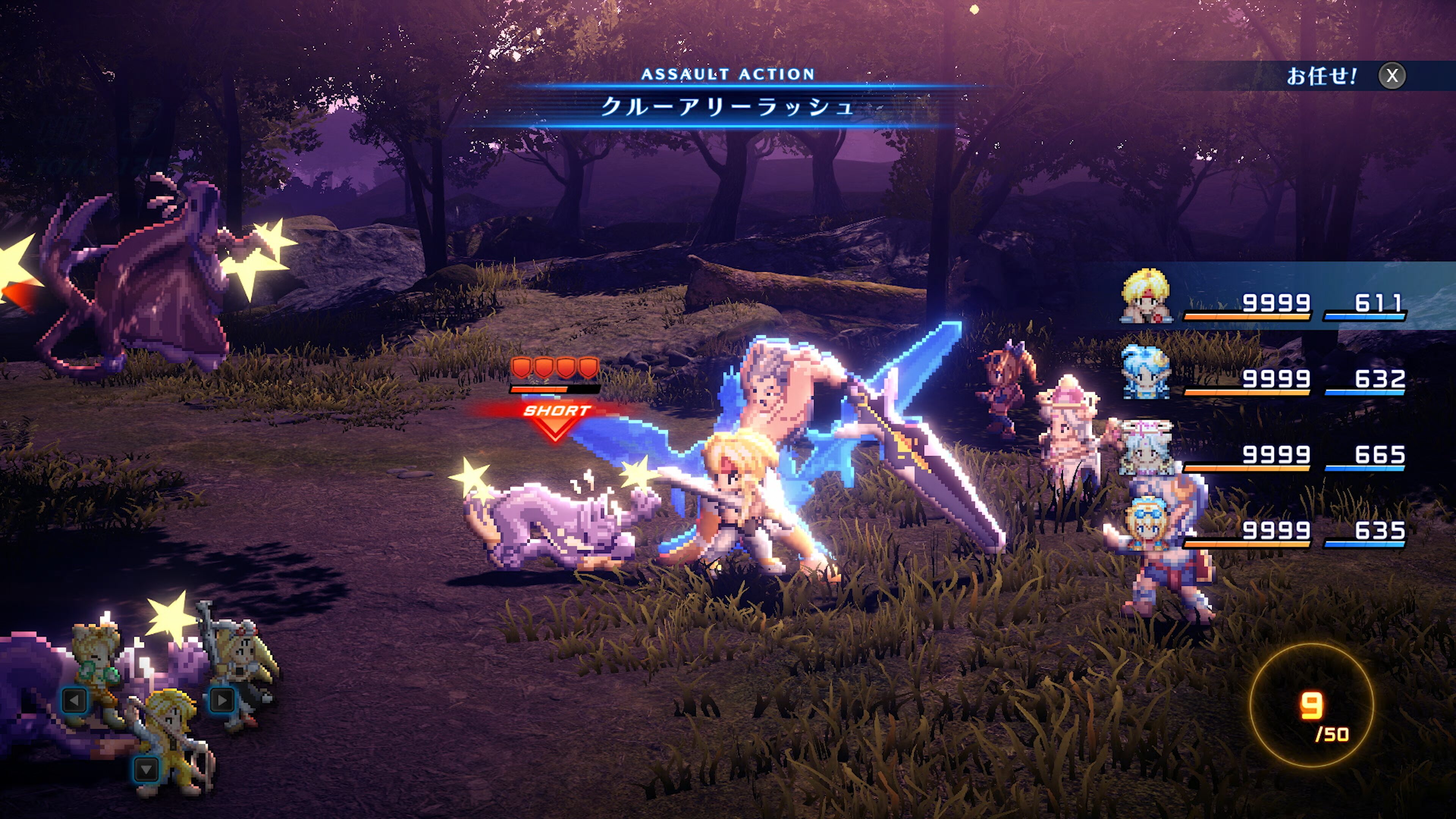Viewport: 1456px width, 819px height.
Task: Select the blonde swordsman party portrait
Action: click(x=1146, y=297)
